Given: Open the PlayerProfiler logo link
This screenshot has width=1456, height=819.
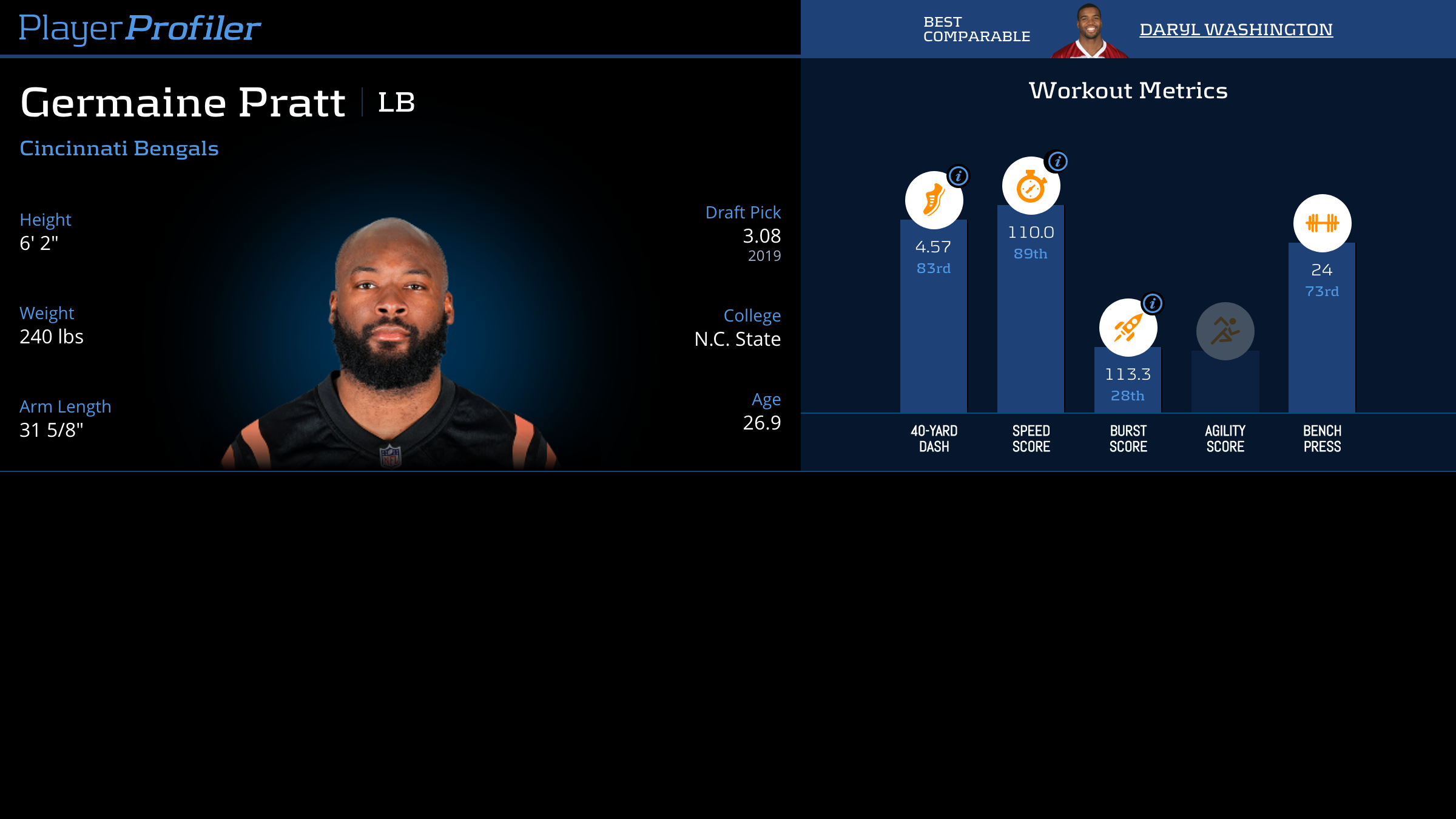Looking at the screenshot, I should (140, 28).
